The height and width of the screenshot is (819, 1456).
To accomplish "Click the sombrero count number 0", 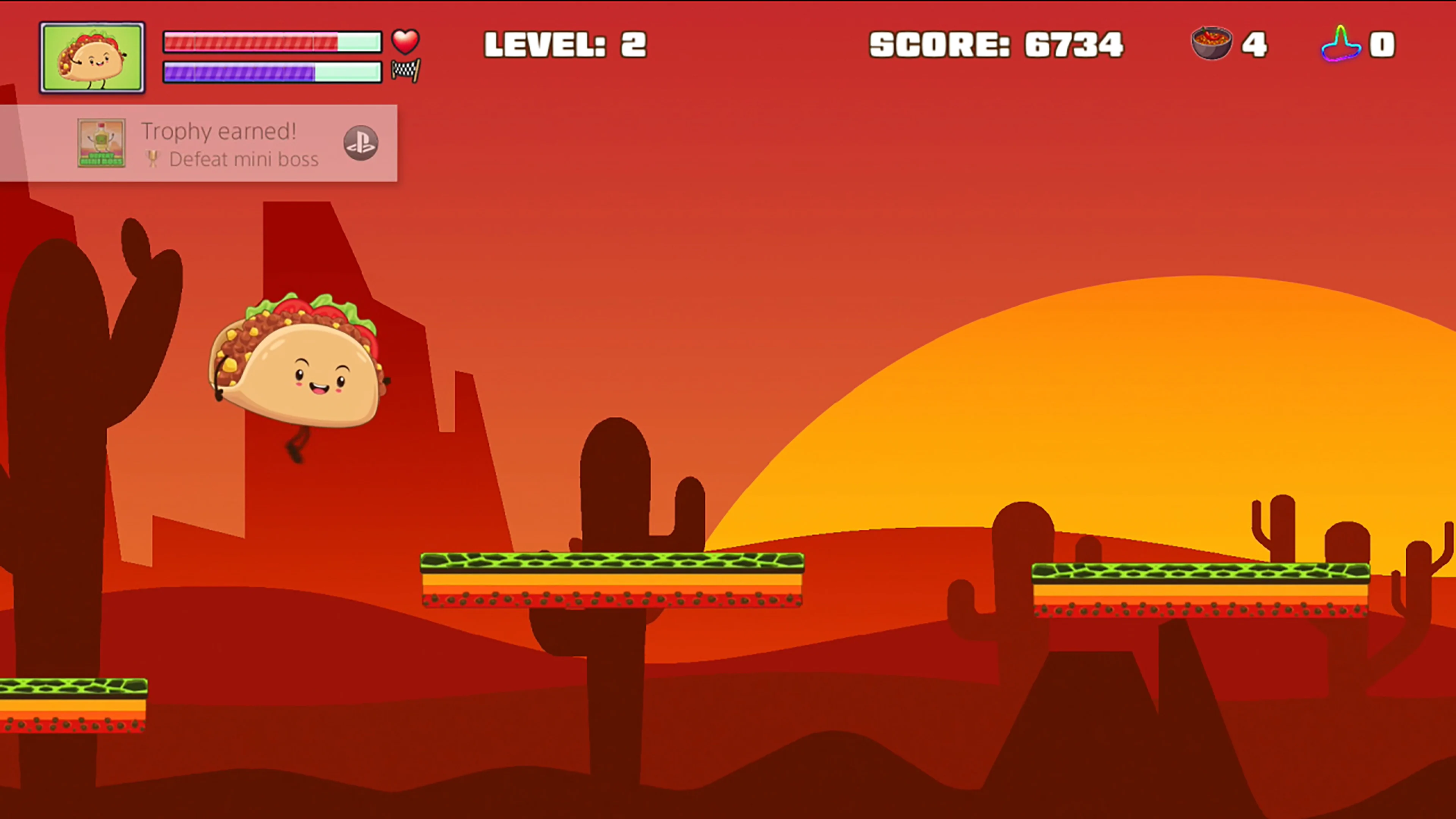I will coord(1381,44).
